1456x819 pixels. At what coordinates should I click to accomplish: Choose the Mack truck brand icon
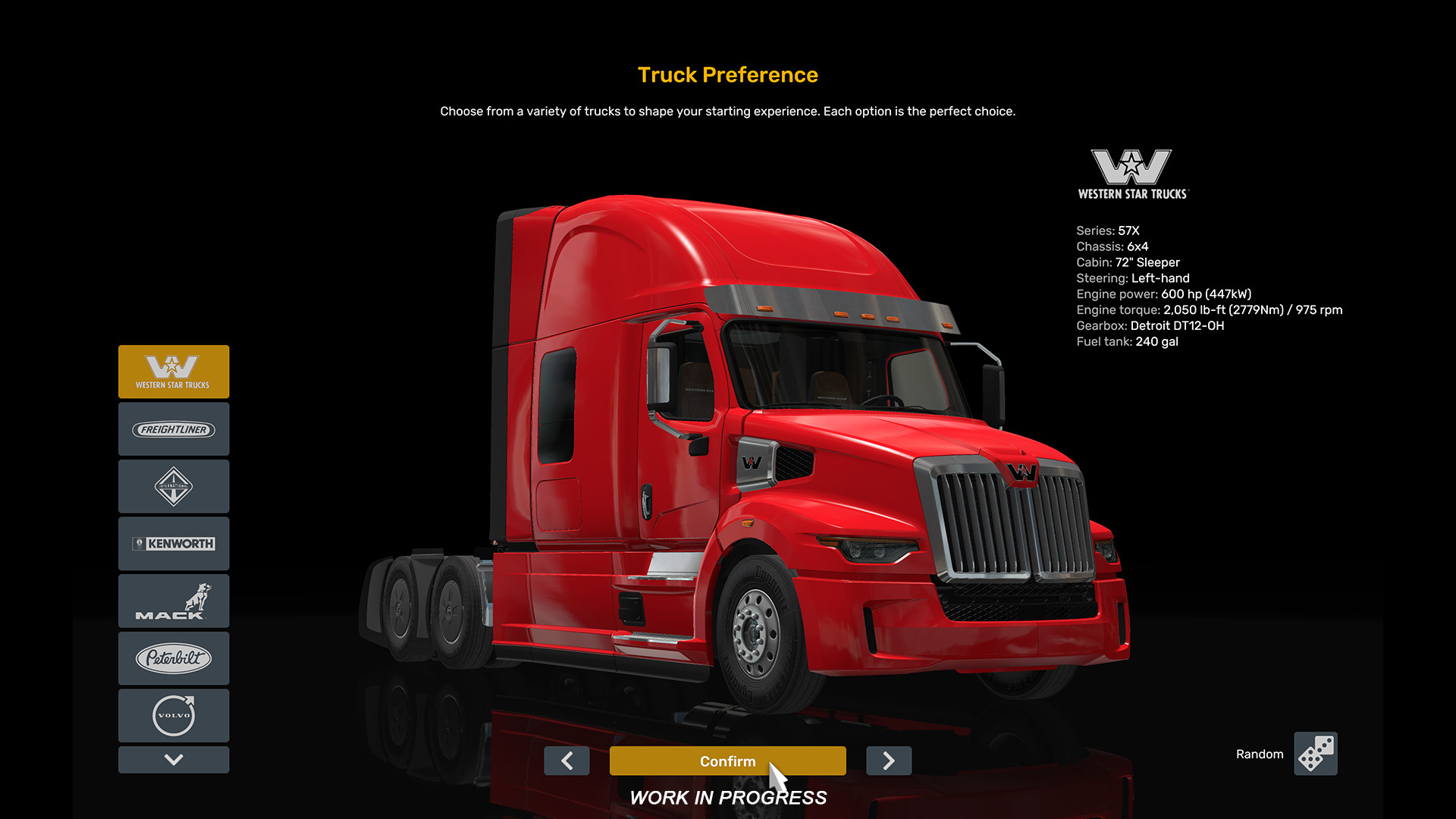click(174, 601)
